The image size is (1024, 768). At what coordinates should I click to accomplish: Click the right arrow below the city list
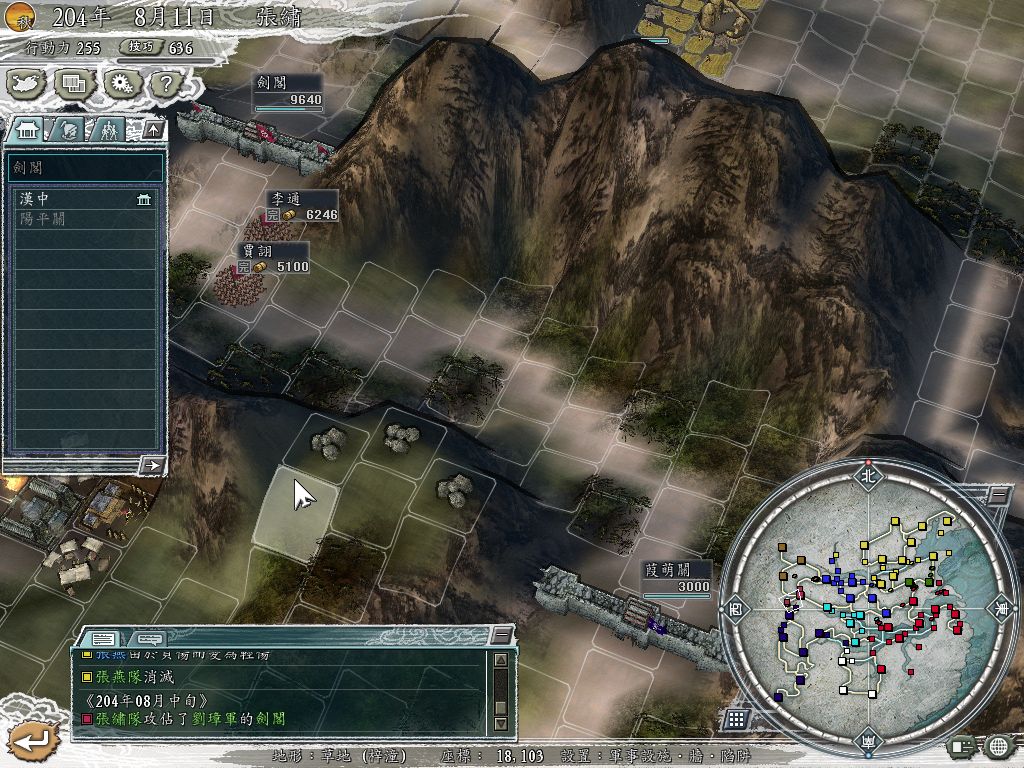tap(153, 465)
